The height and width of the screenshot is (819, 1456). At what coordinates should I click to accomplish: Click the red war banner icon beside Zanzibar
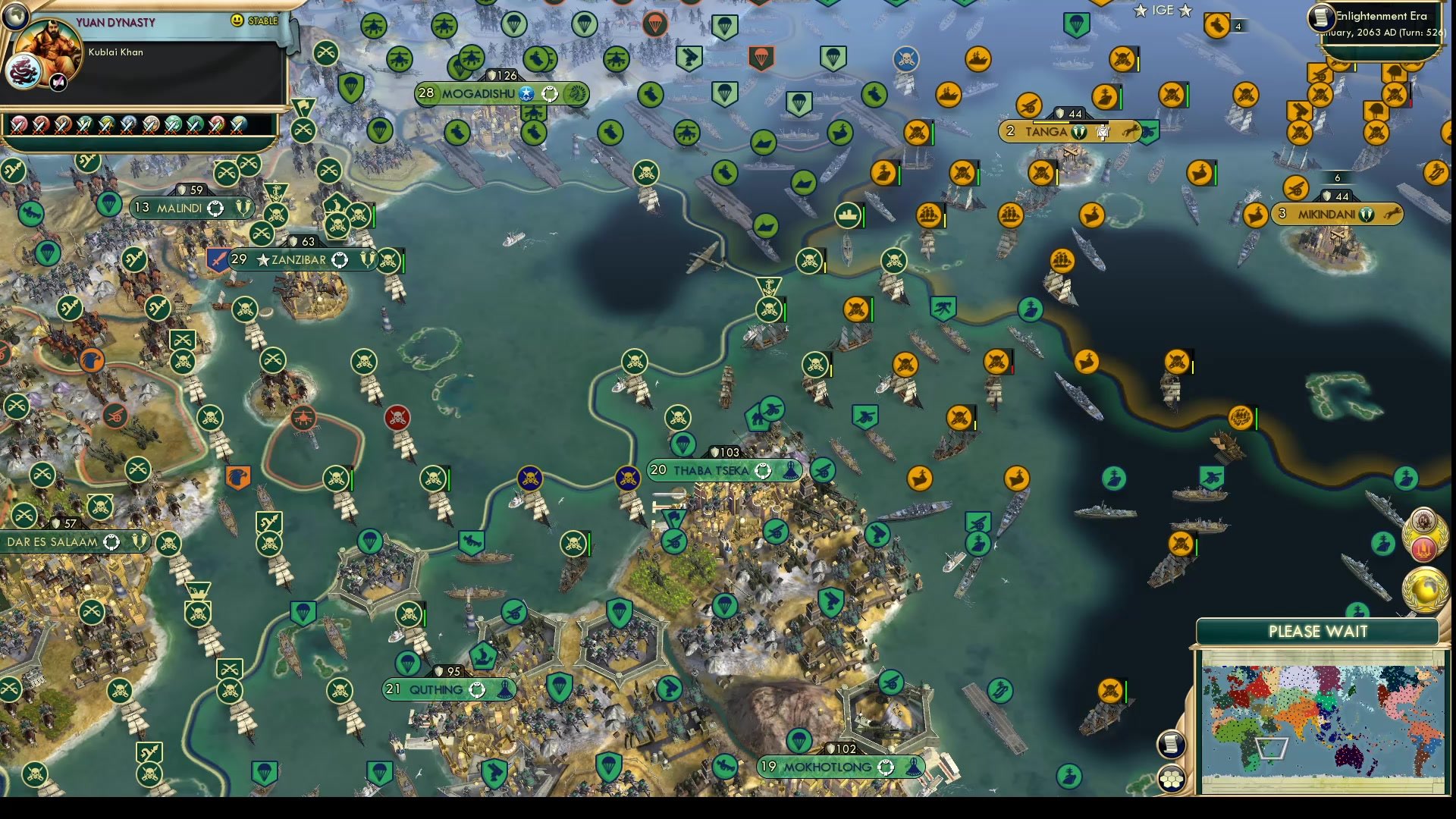218,260
